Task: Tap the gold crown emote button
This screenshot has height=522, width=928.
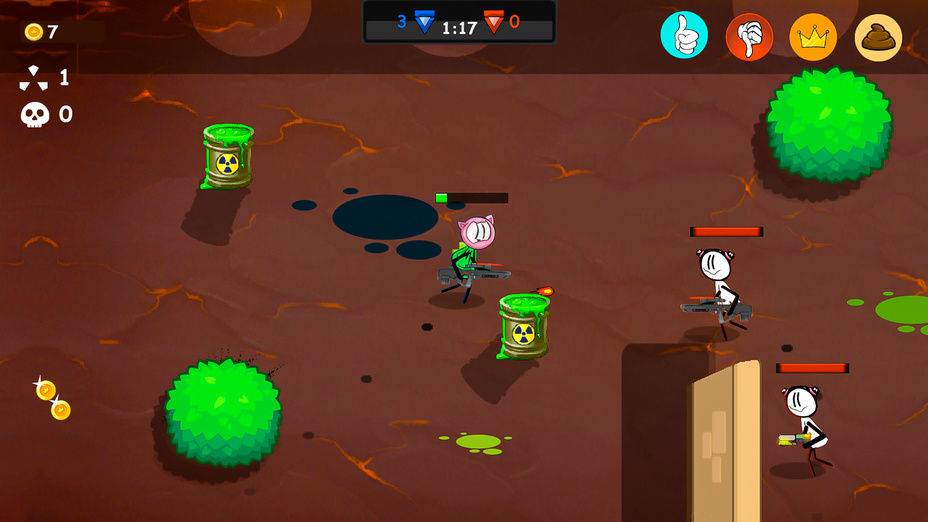Action: point(813,37)
